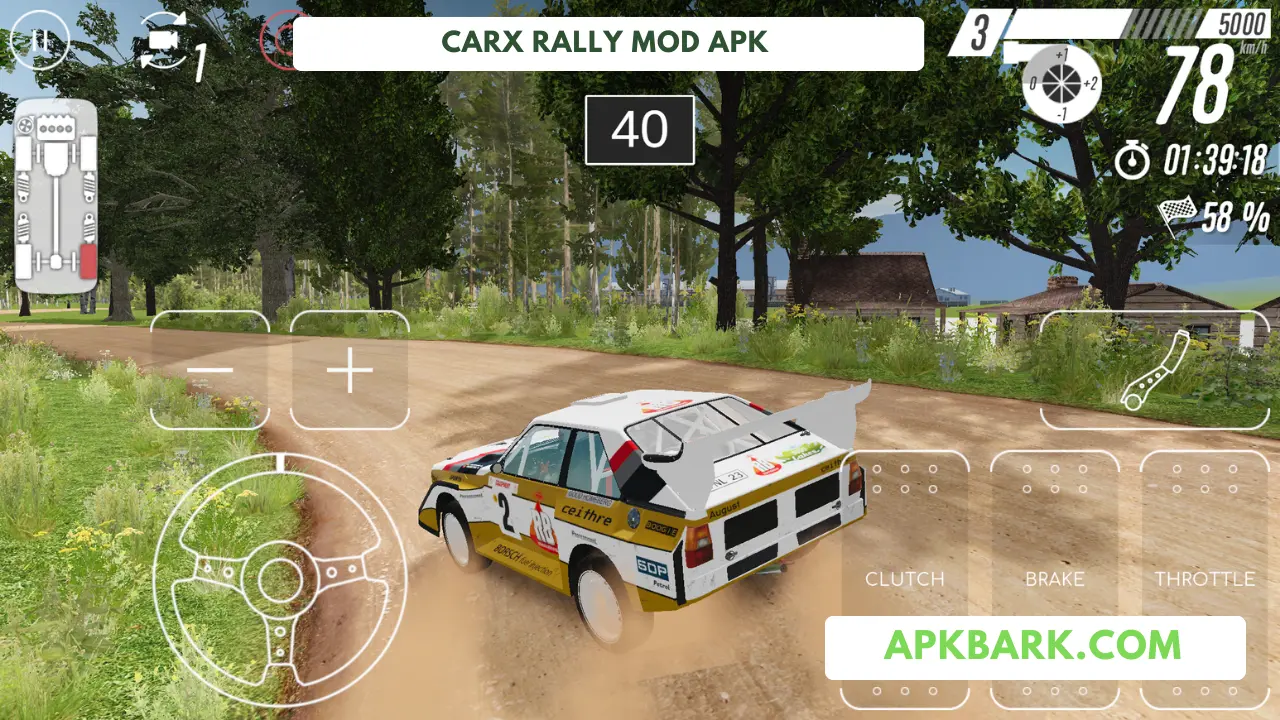The image size is (1280, 720).
Task: Pull the handbrake lever button
Action: coord(1154,370)
